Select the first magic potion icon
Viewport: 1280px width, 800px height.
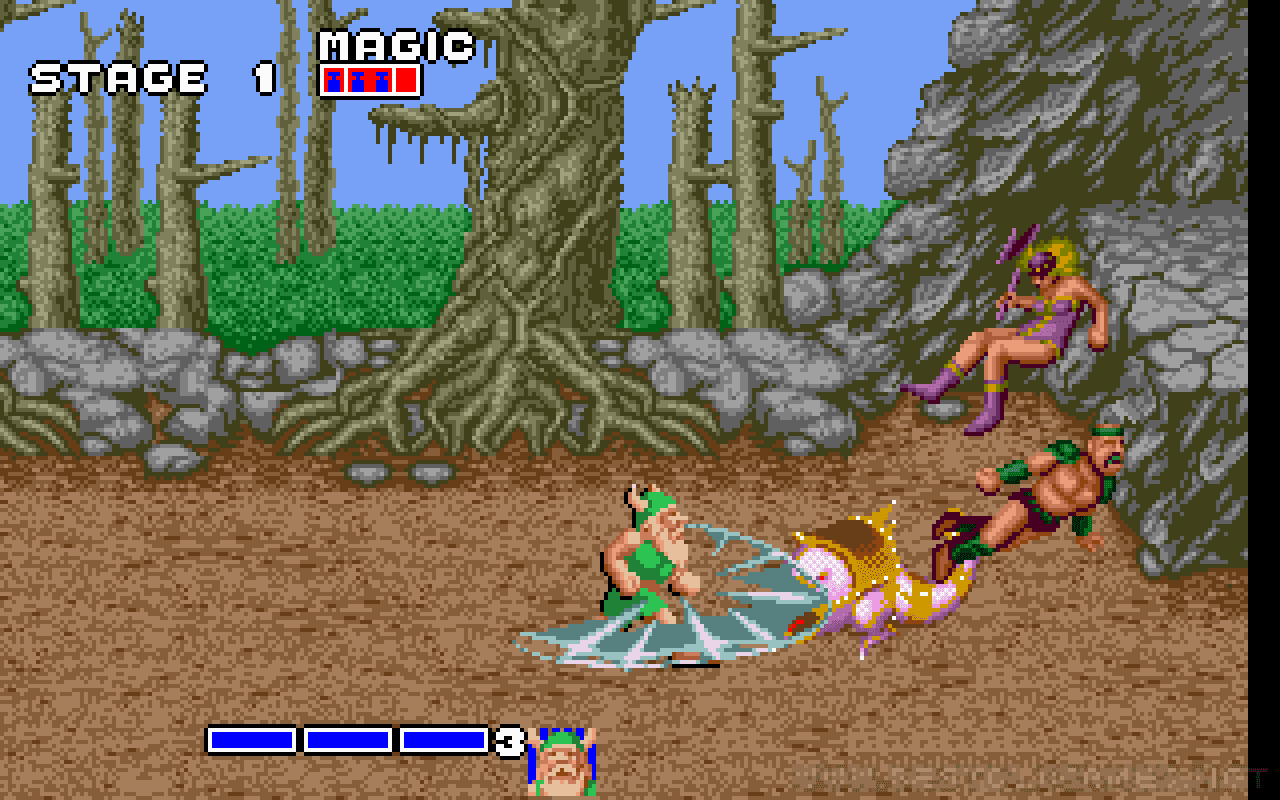pyautogui.click(x=333, y=80)
